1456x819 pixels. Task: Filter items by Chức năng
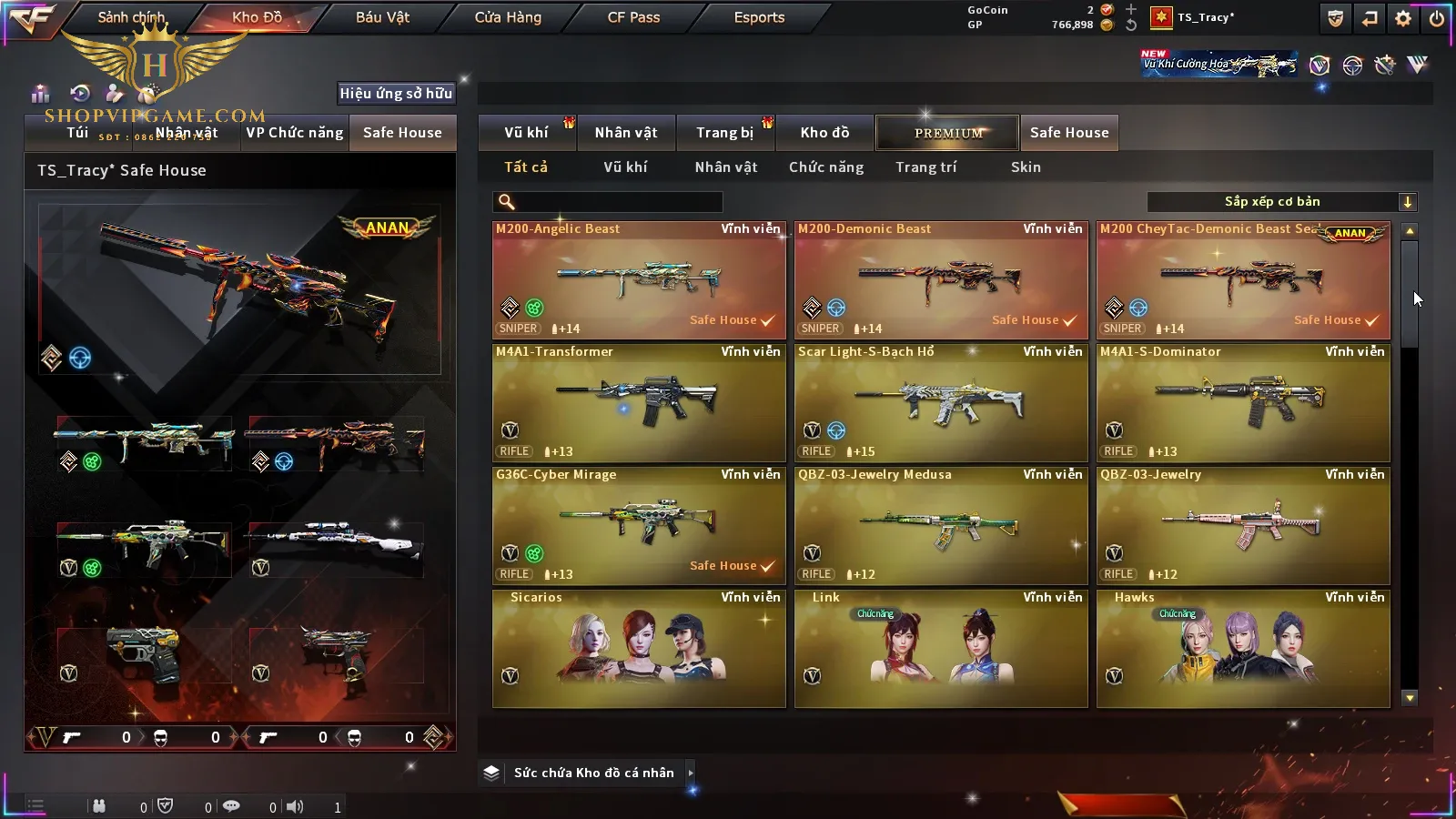click(x=826, y=167)
